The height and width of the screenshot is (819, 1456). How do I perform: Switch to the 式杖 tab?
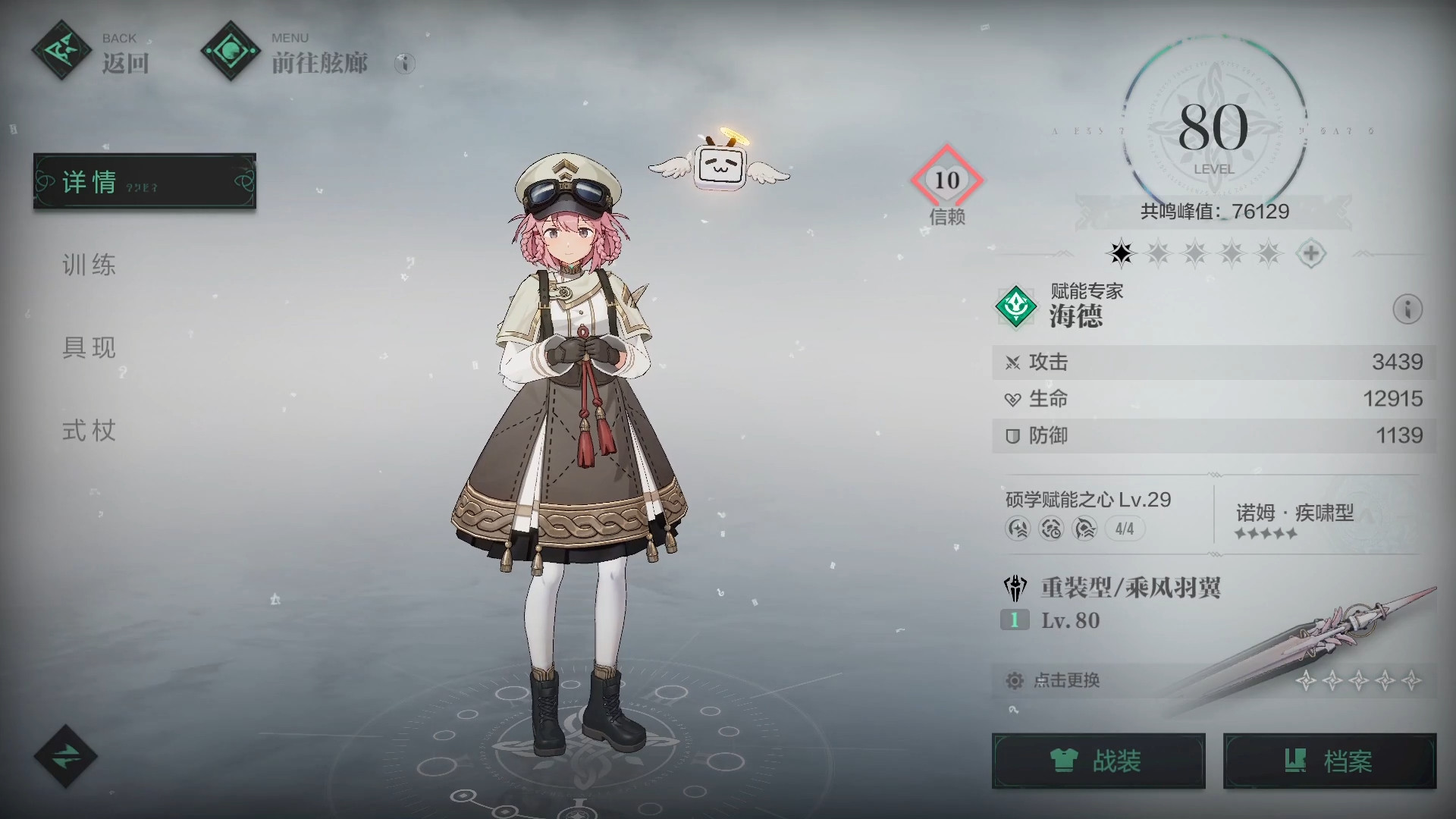(89, 431)
